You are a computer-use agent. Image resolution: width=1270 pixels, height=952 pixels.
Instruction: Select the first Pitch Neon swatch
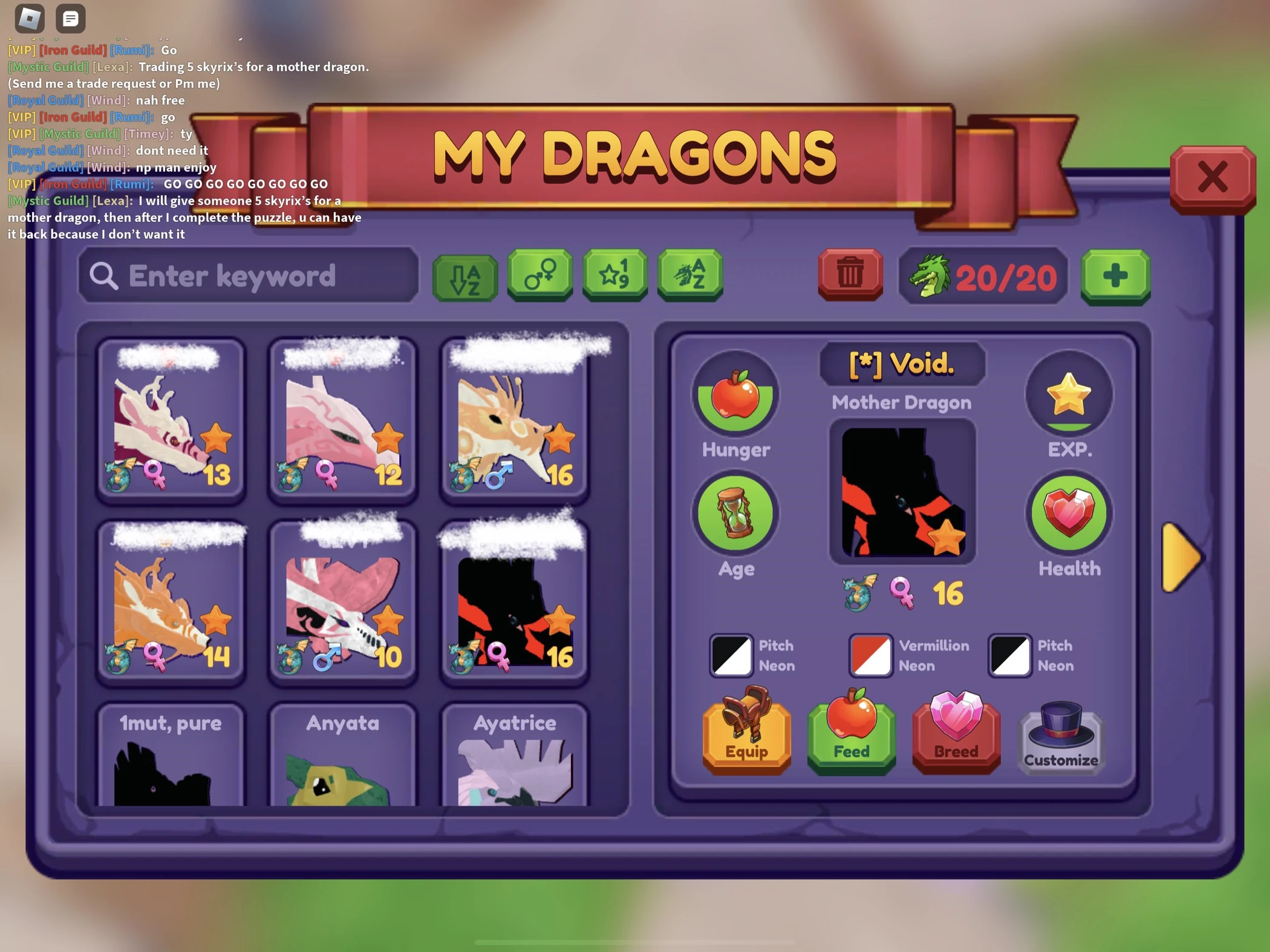731,656
